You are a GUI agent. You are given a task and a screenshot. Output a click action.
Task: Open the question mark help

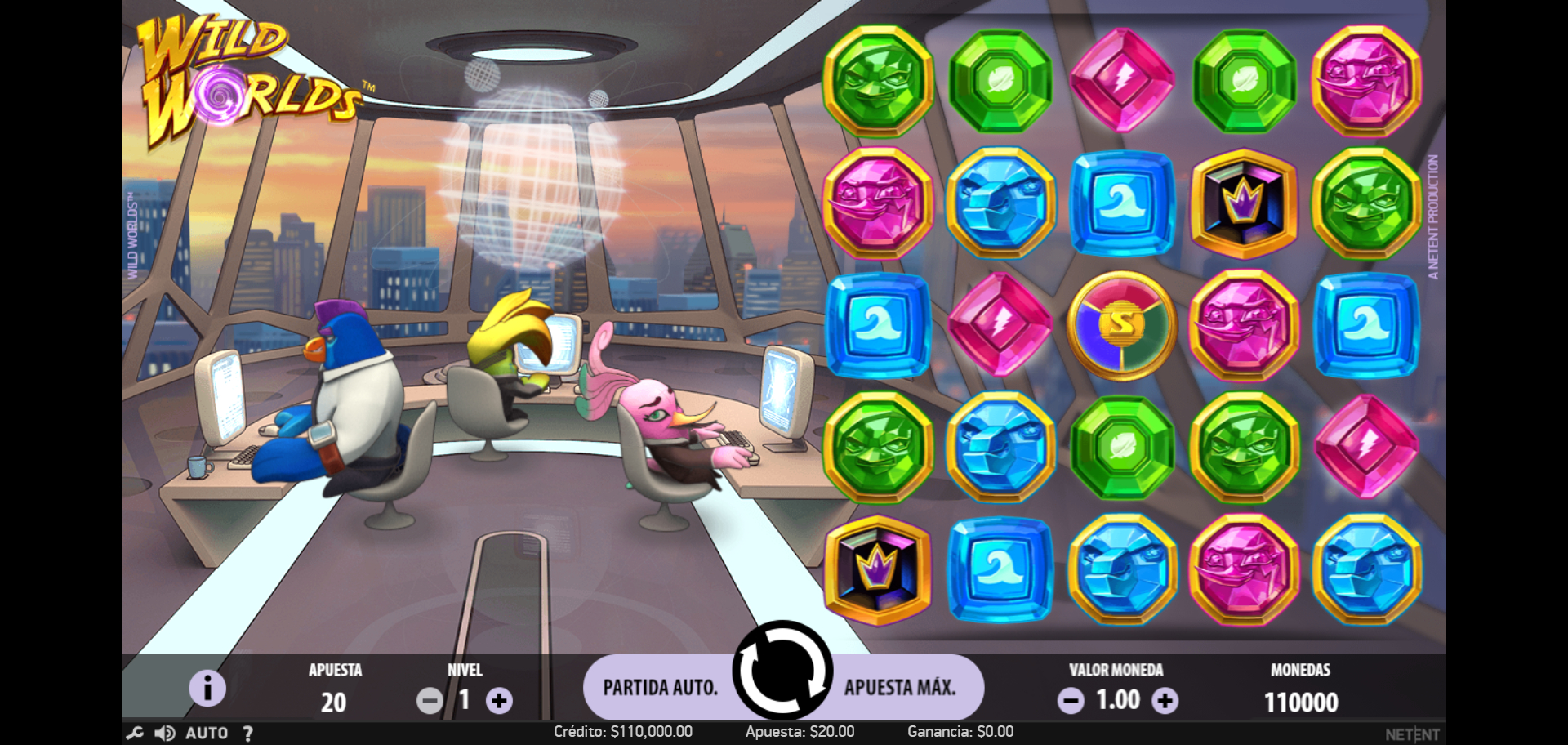pyautogui.click(x=247, y=734)
